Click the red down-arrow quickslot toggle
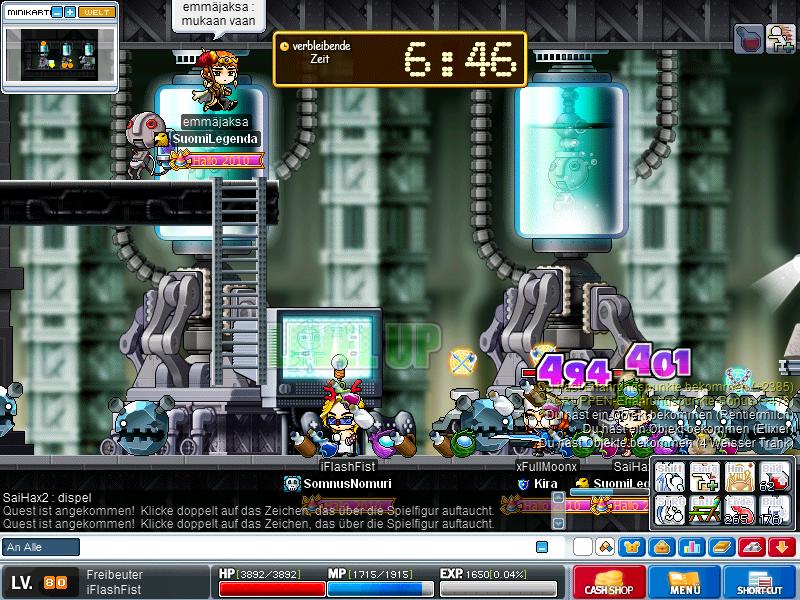Image resolution: width=800 pixels, height=600 pixels. [783, 547]
